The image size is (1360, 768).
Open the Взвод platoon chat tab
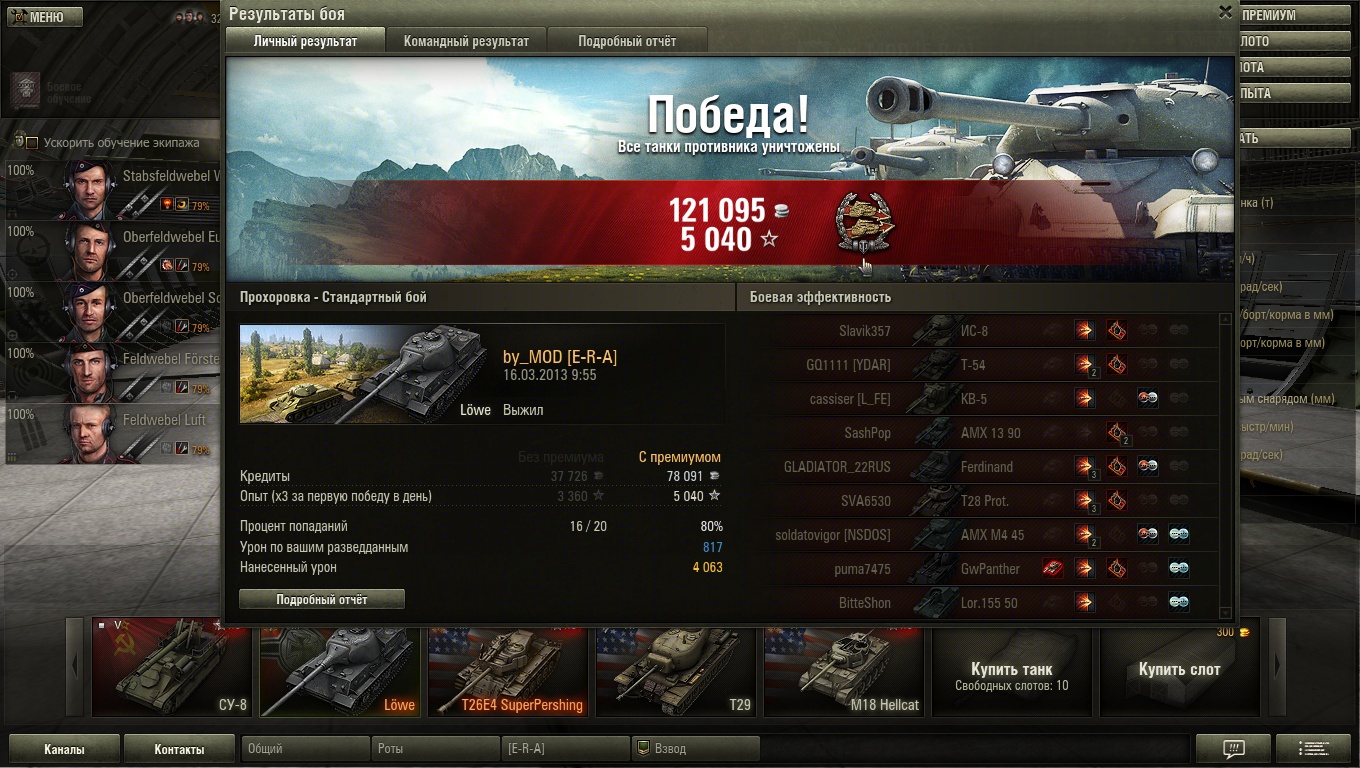point(695,749)
